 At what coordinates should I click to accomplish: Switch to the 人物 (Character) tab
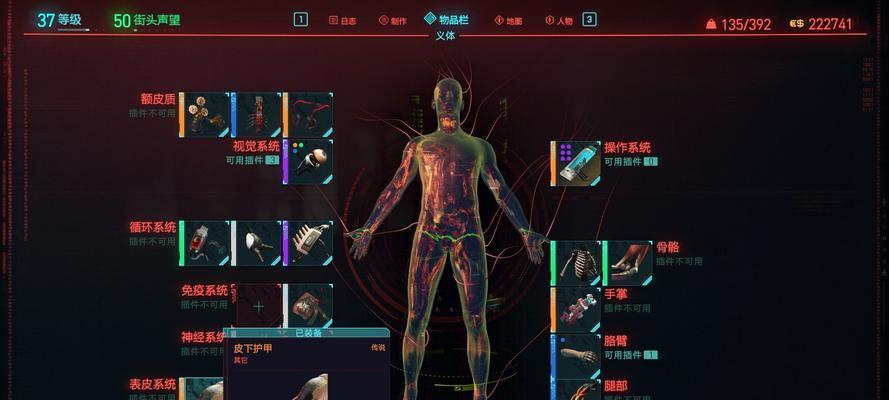point(559,20)
